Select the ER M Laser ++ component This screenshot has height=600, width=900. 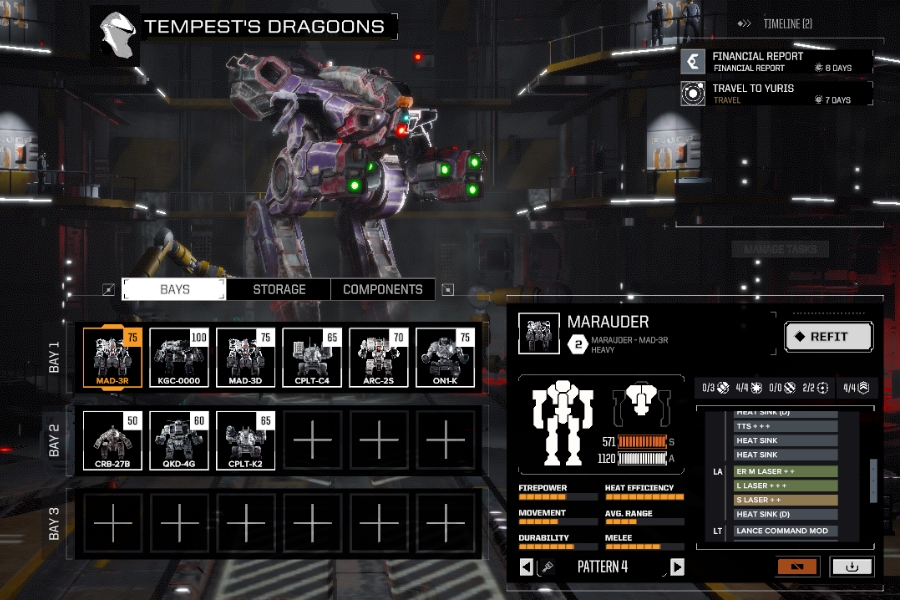point(785,470)
